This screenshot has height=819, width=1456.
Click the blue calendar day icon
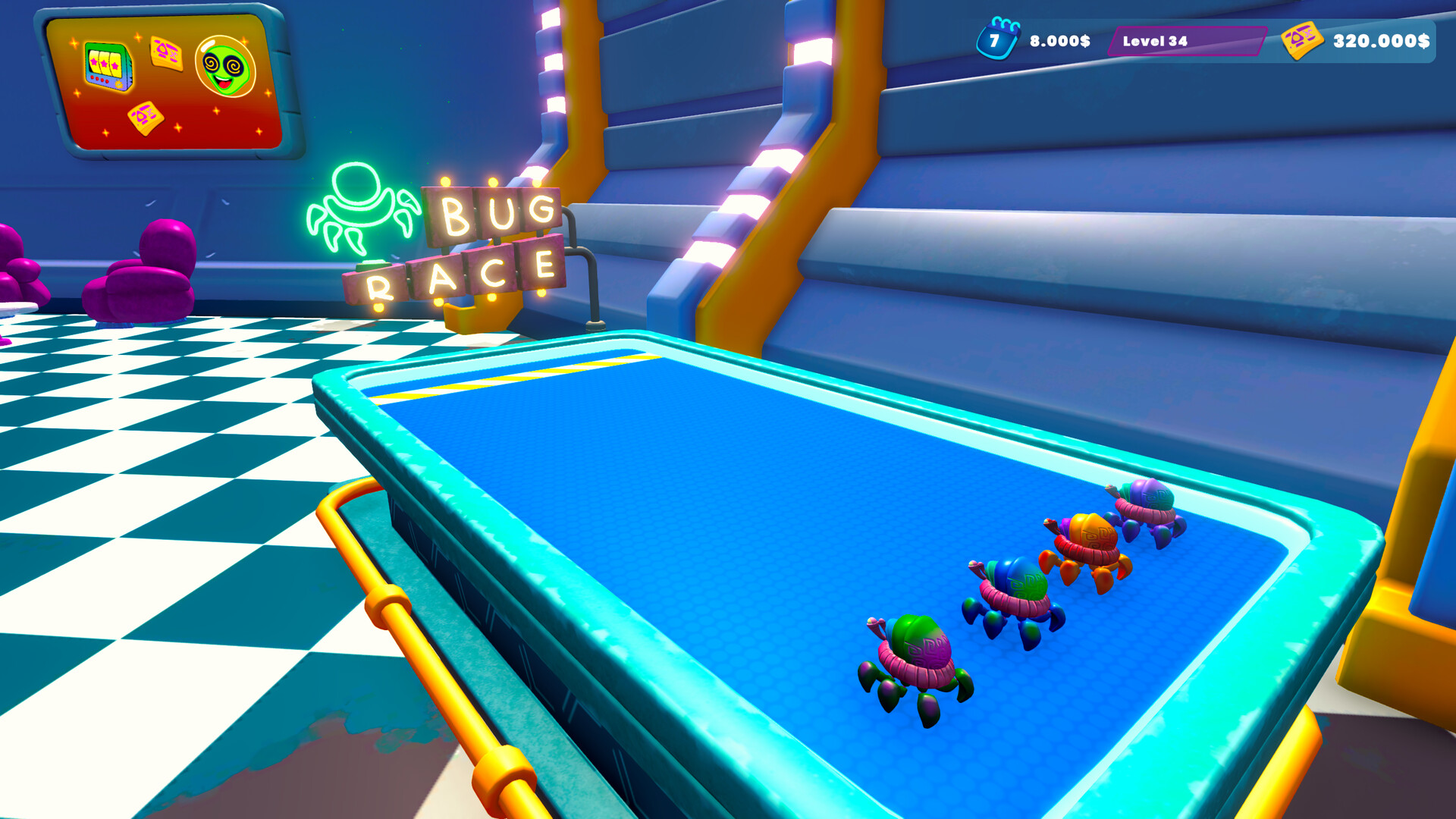tap(996, 39)
